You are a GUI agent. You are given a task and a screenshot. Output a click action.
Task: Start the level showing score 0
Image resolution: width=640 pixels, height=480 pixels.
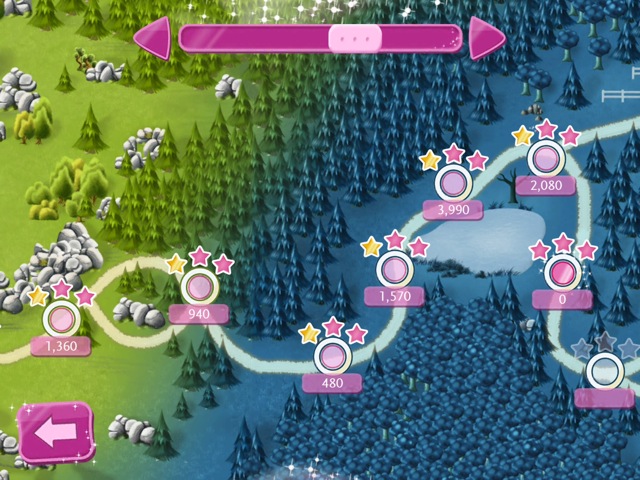[x=563, y=272]
